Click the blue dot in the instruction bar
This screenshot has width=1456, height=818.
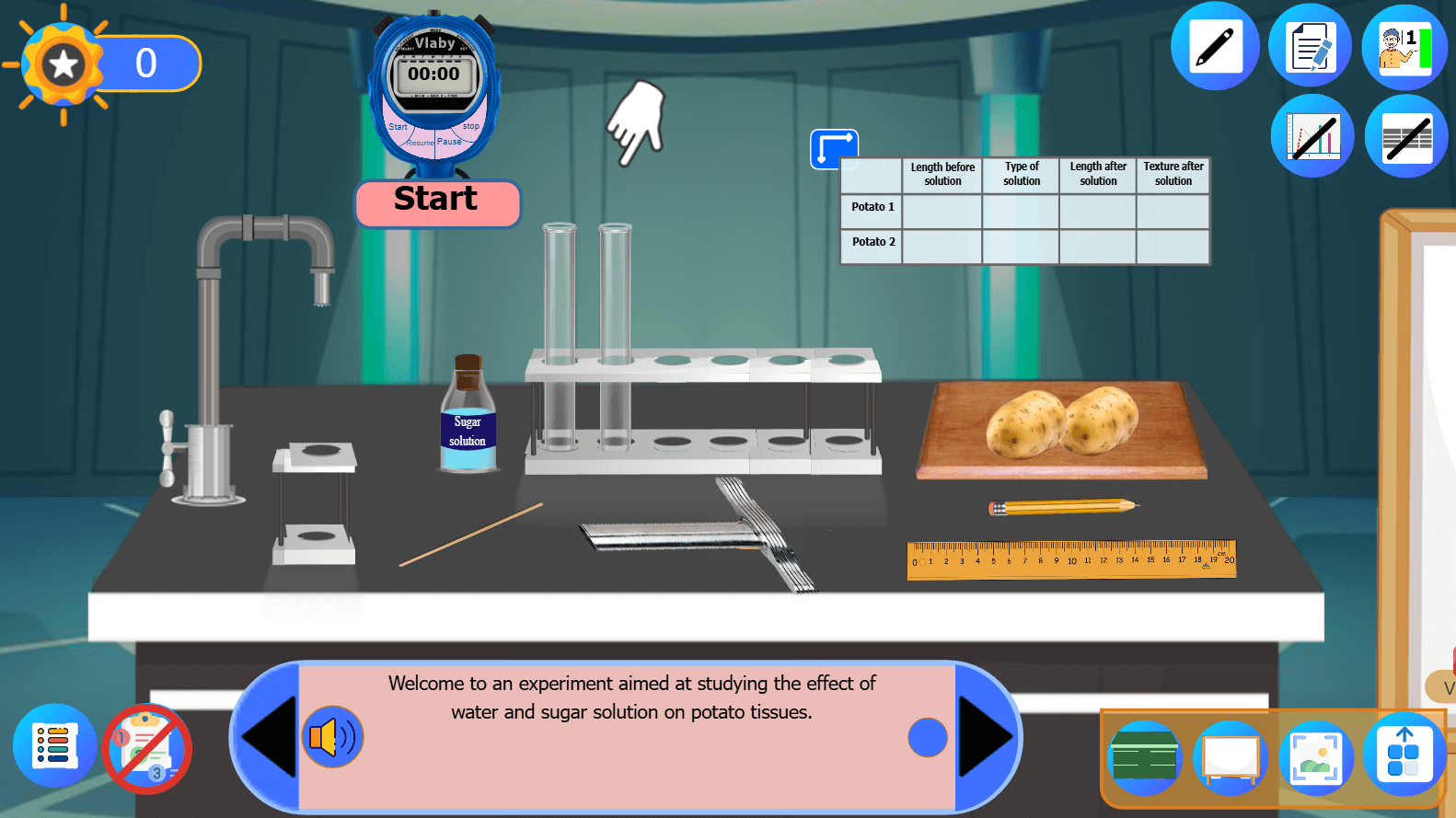[927, 737]
